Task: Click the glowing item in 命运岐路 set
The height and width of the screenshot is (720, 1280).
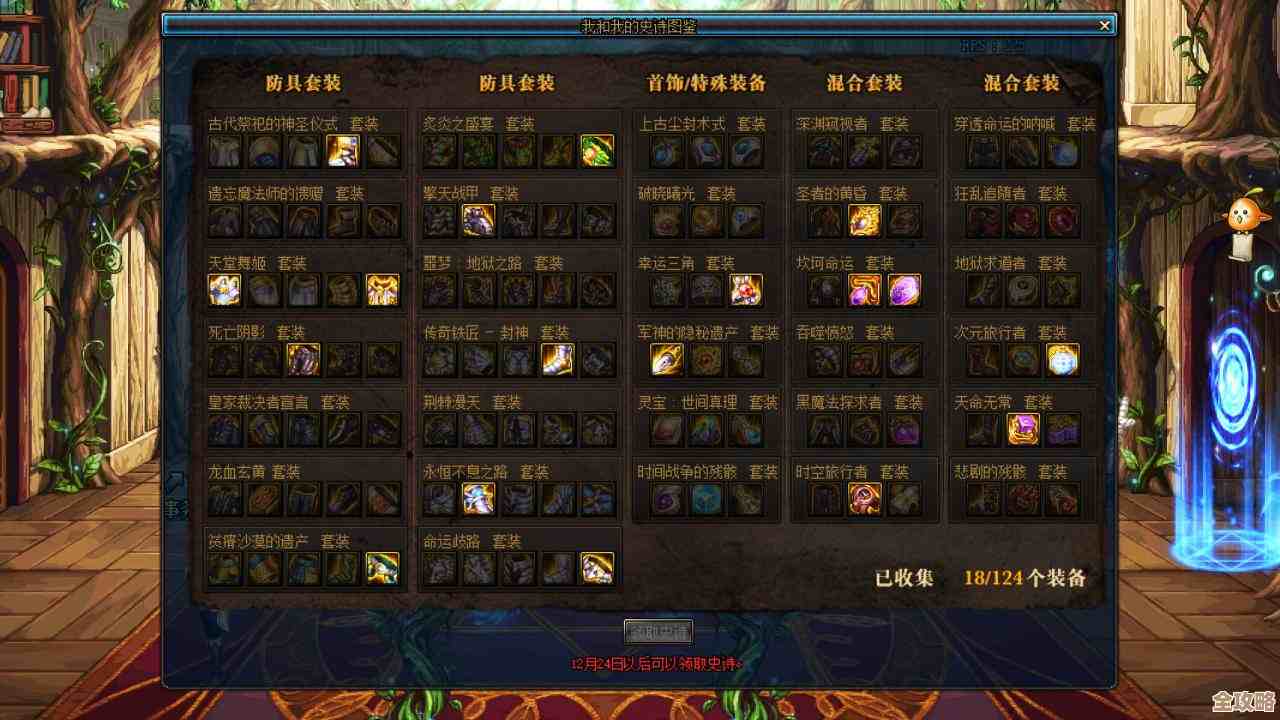Action: coord(596,567)
